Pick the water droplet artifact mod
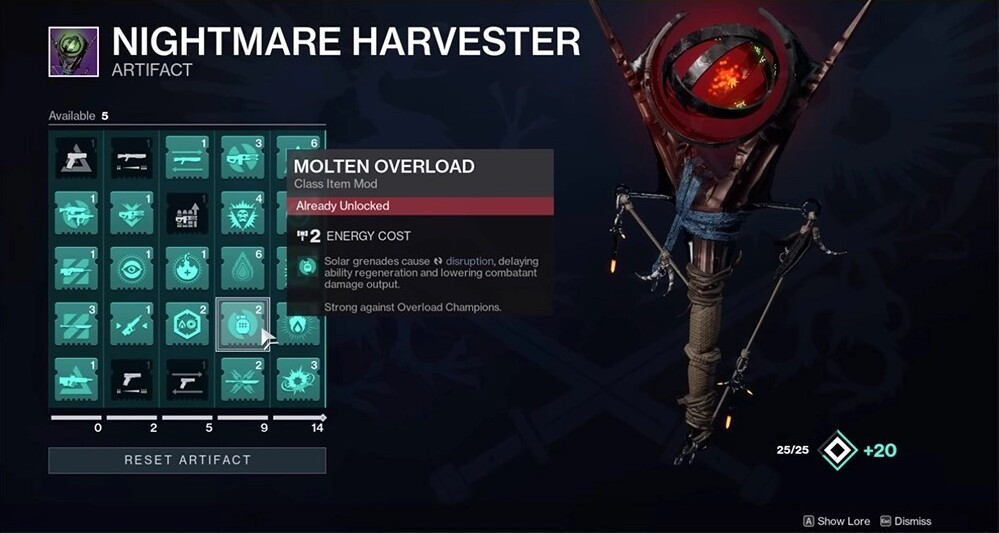 tap(243, 268)
